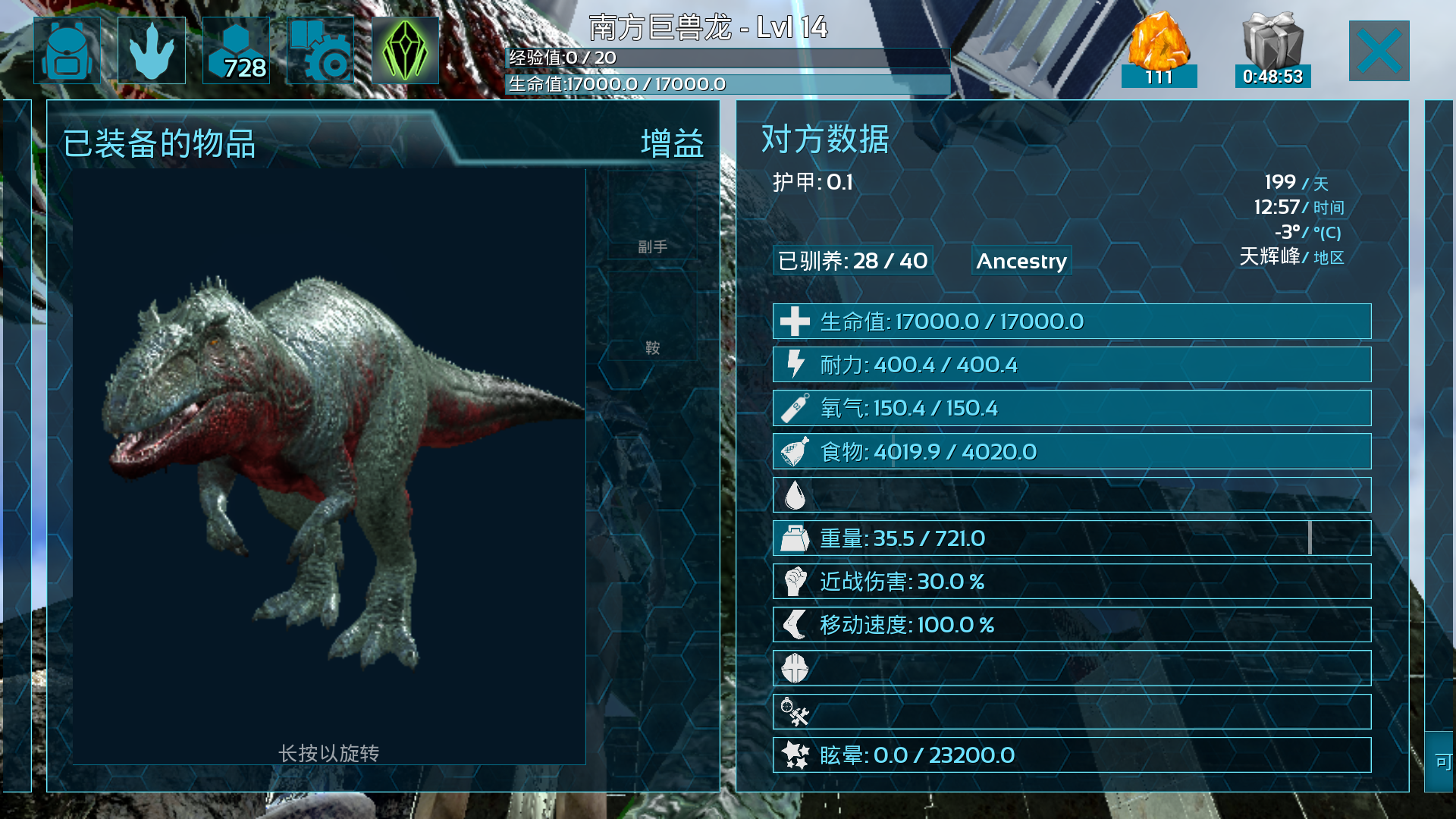
Task: Click the 氧气 oxygen stat row
Action: (1071, 408)
